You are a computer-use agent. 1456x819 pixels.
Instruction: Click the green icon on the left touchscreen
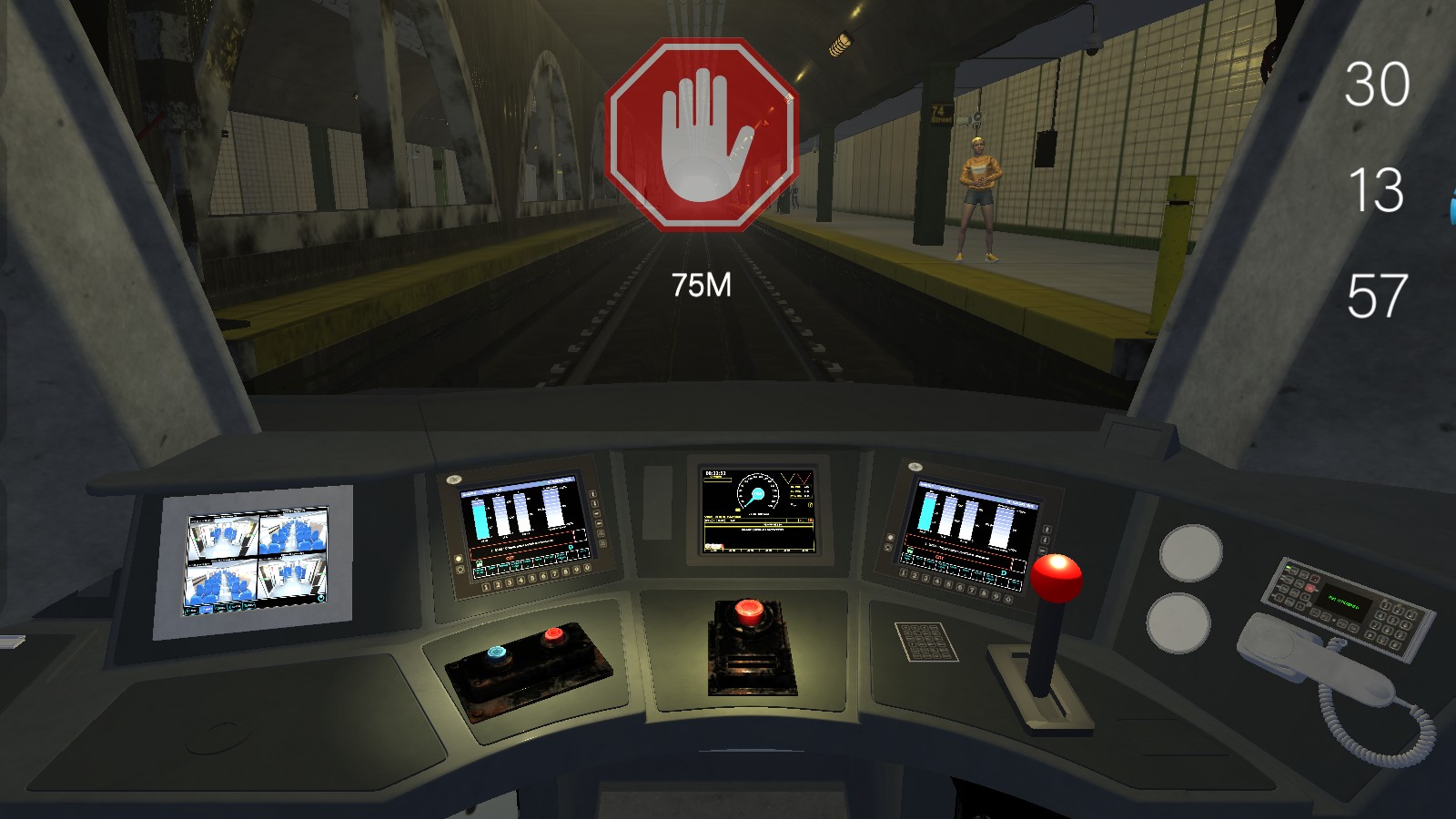[x=479, y=562]
